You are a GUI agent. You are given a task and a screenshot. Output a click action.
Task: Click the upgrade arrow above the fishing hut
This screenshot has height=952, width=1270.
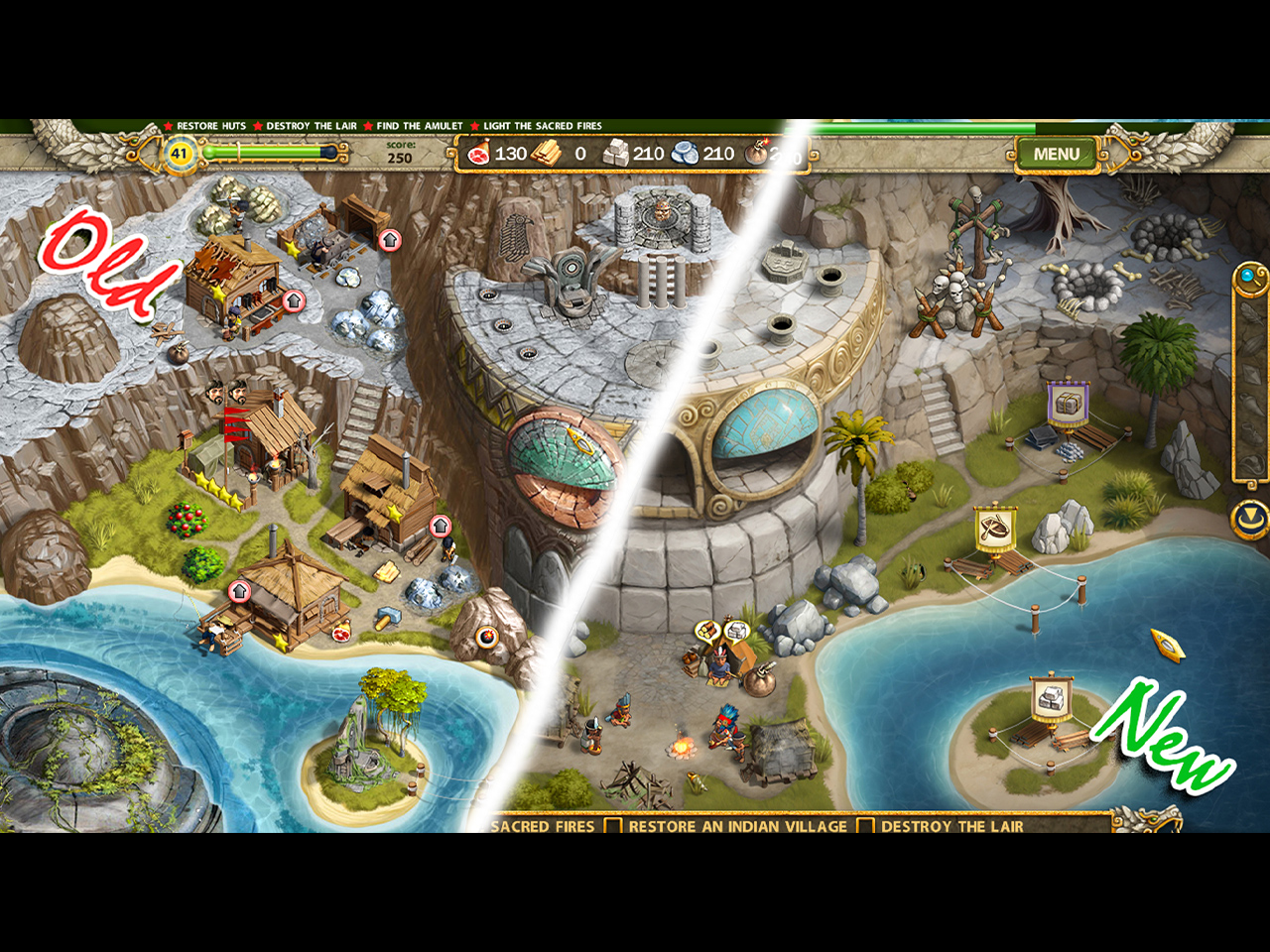239,591
